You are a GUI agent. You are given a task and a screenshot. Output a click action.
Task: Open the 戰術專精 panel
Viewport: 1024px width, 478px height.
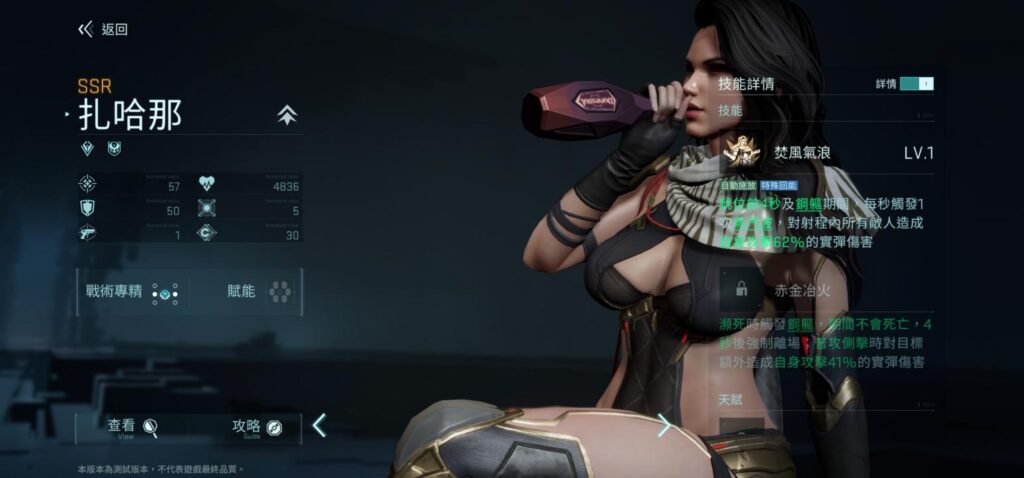tap(131, 293)
